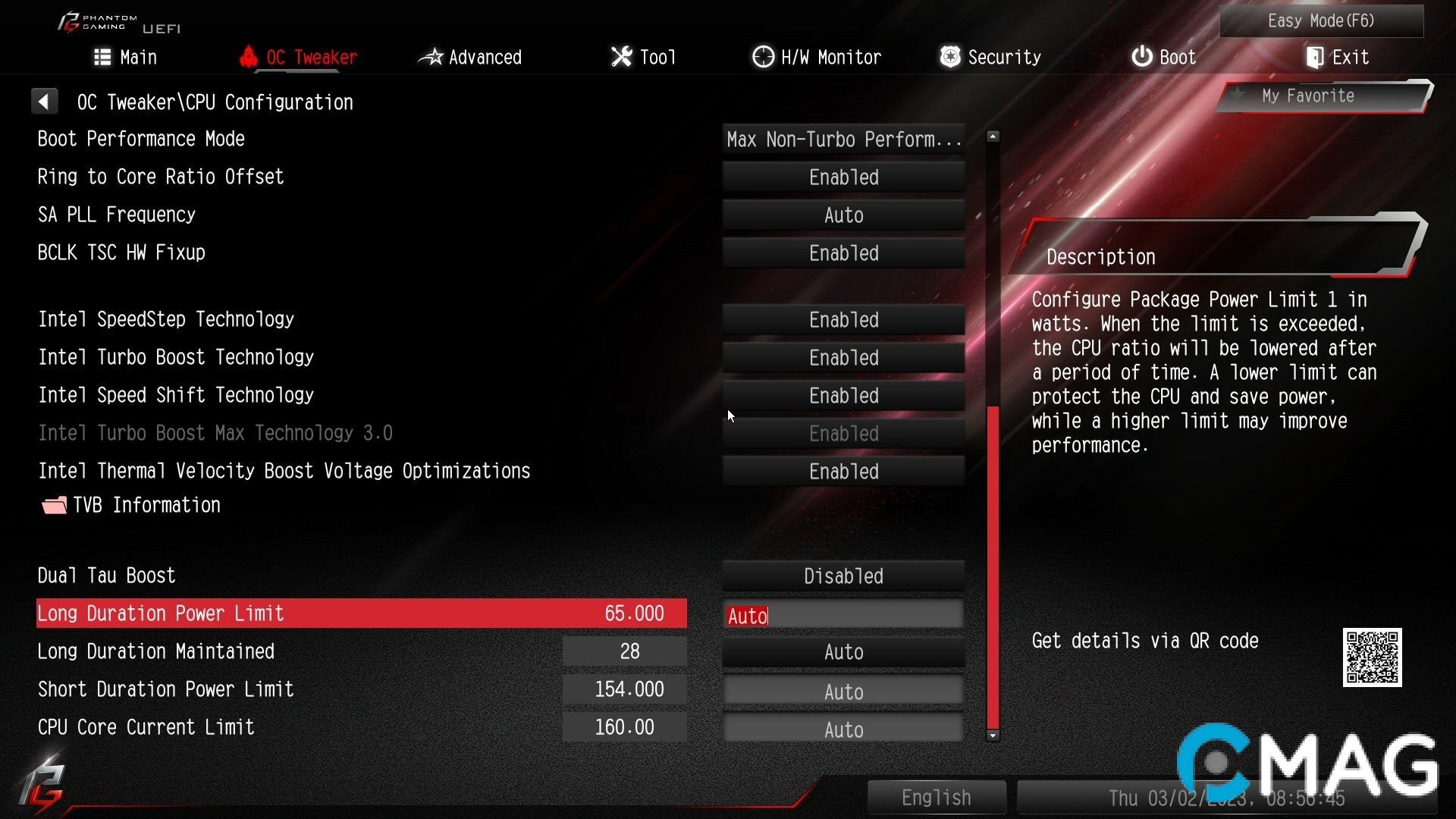Click the Boot power icon
The width and height of the screenshot is (1456, 819).
pos(1142,56)
